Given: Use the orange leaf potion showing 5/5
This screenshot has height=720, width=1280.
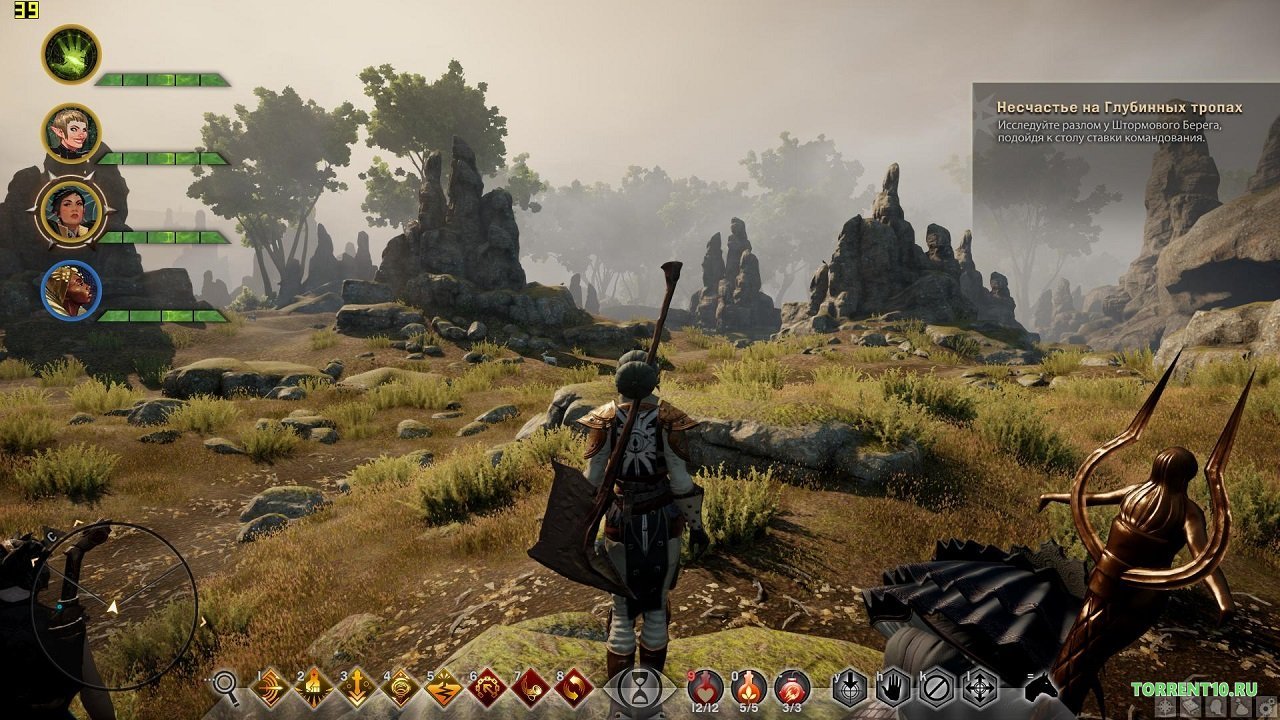Looking at the screenshot, I should 749,688.
